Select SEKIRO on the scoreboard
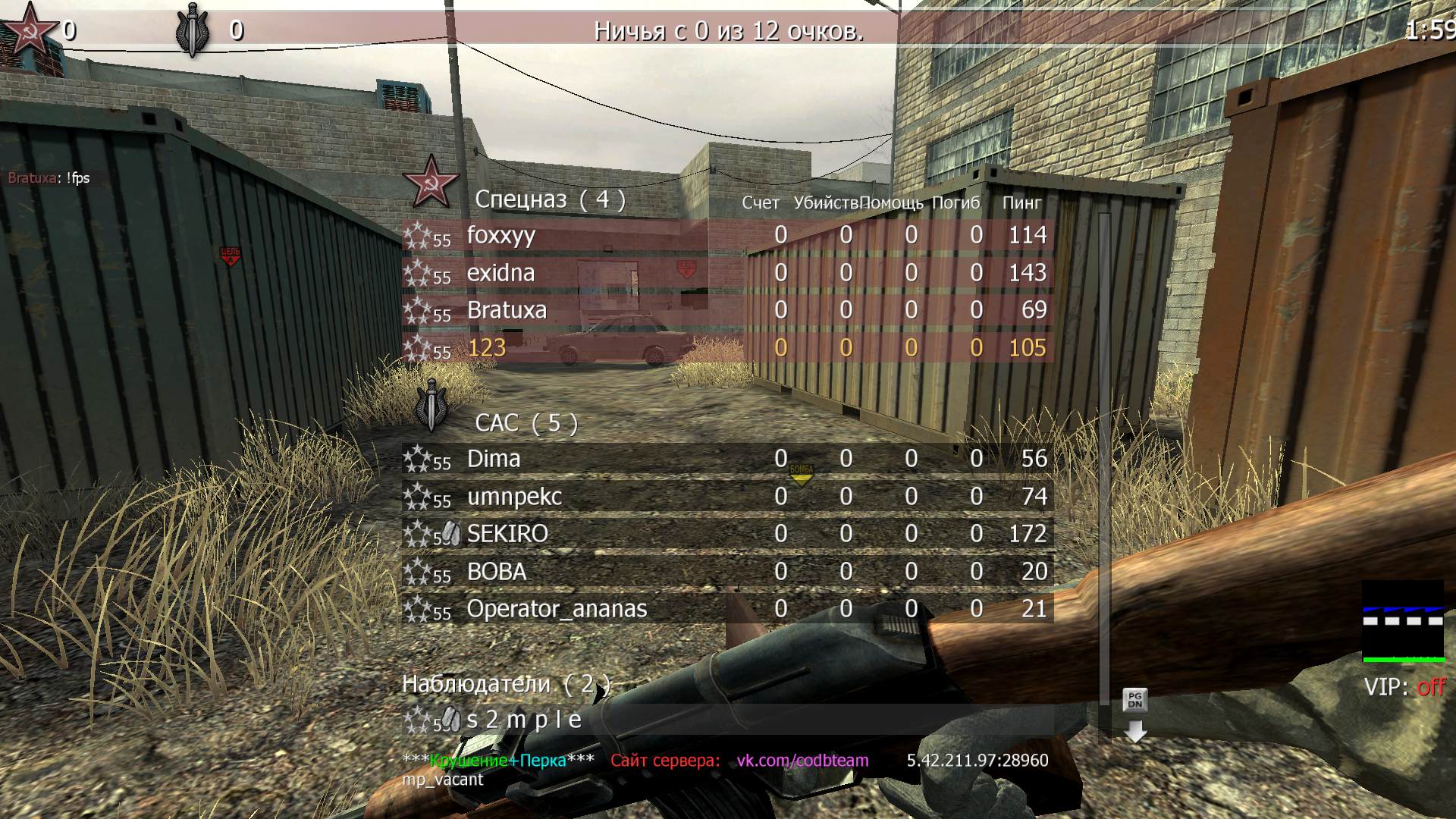 coord(507,534)
